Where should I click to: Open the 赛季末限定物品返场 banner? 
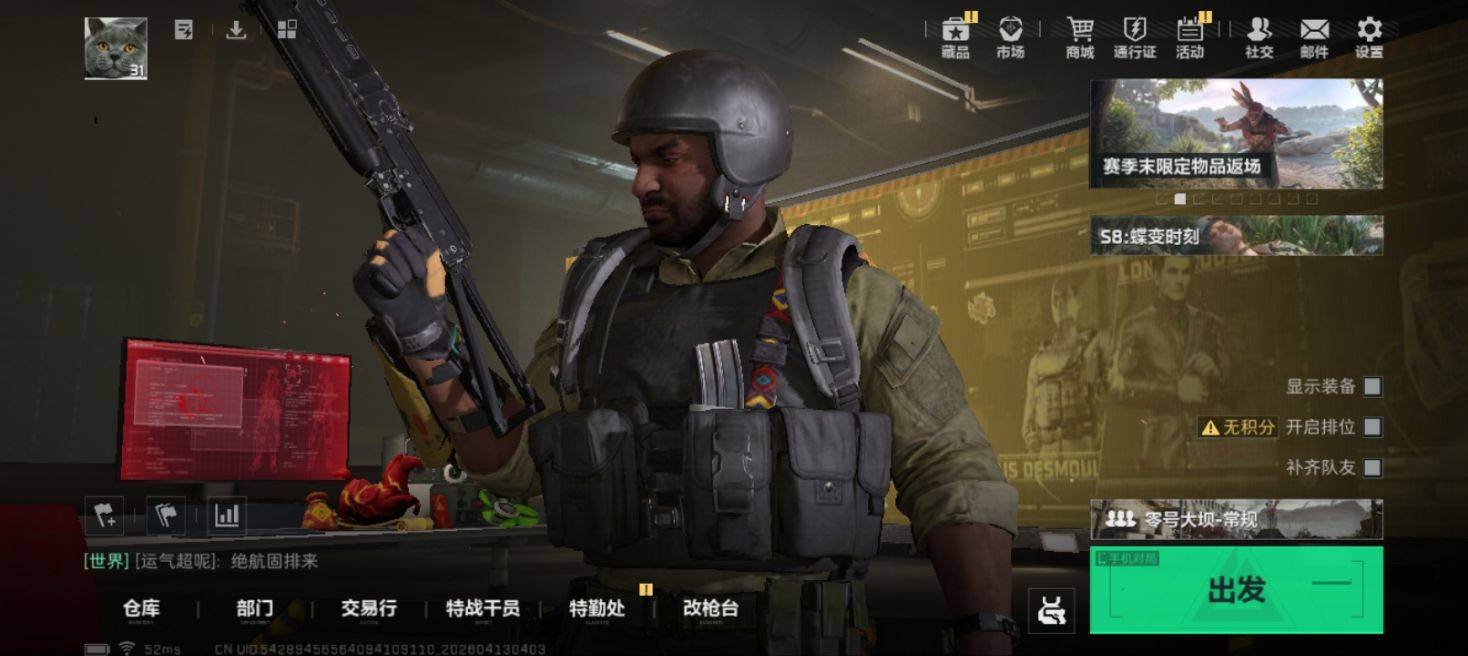1236,133
